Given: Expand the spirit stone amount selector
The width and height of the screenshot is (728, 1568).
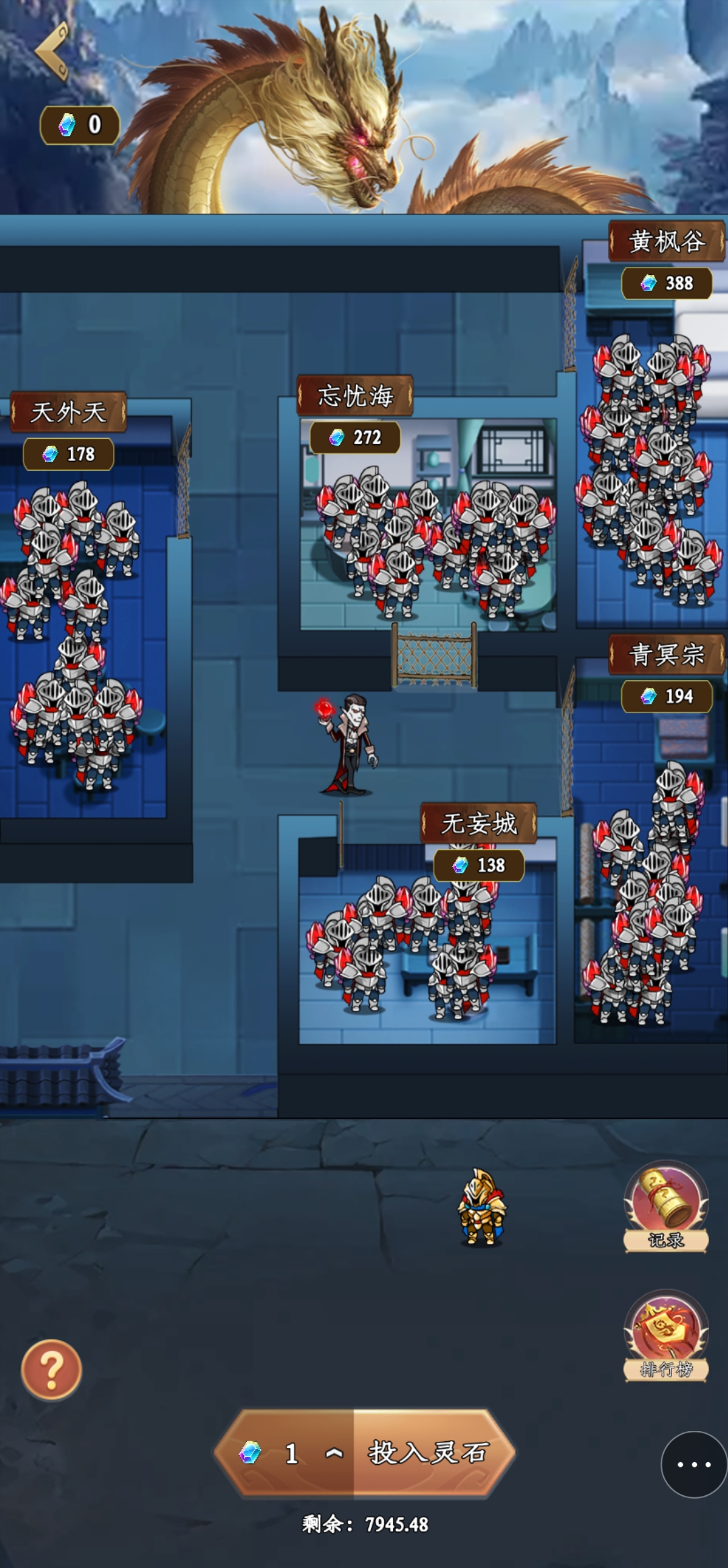Looking at the screenshot, I should point(334,1453).
